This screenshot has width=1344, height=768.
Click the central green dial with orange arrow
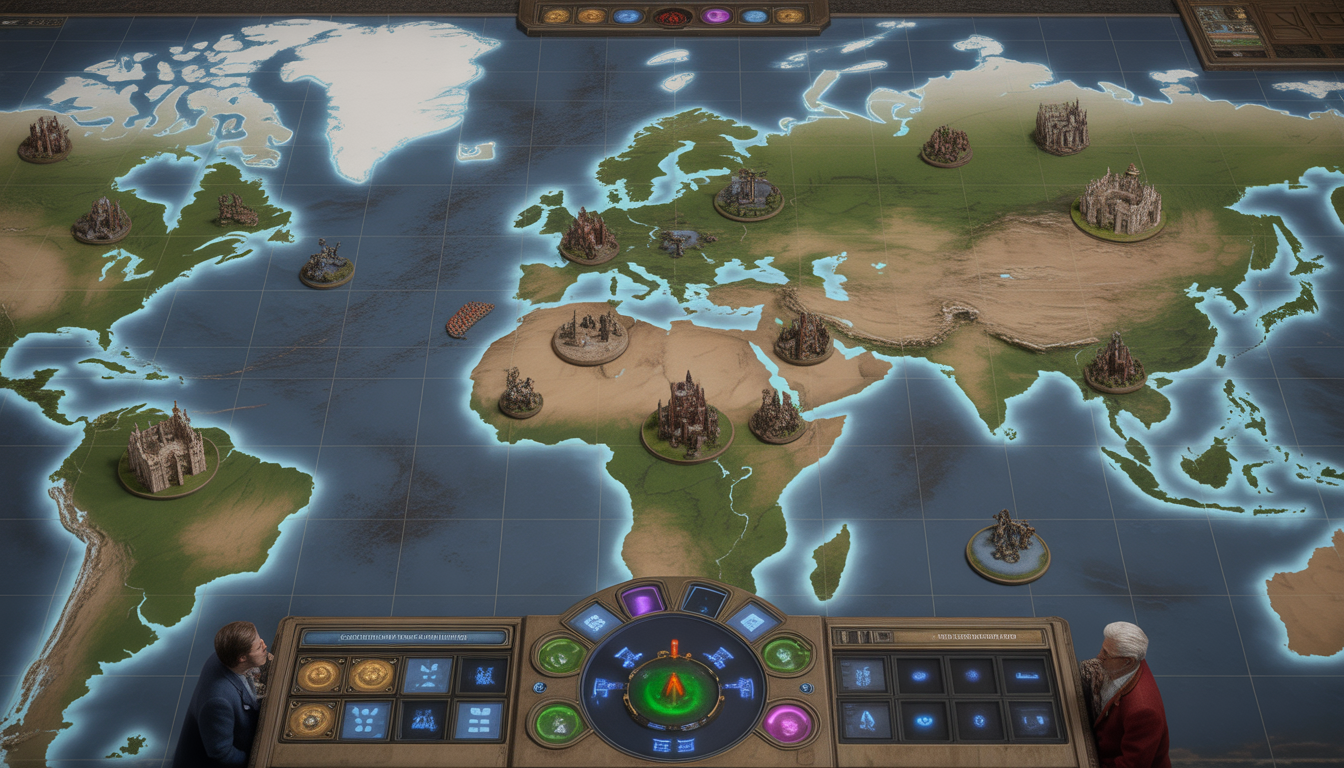tap(673, 688)
